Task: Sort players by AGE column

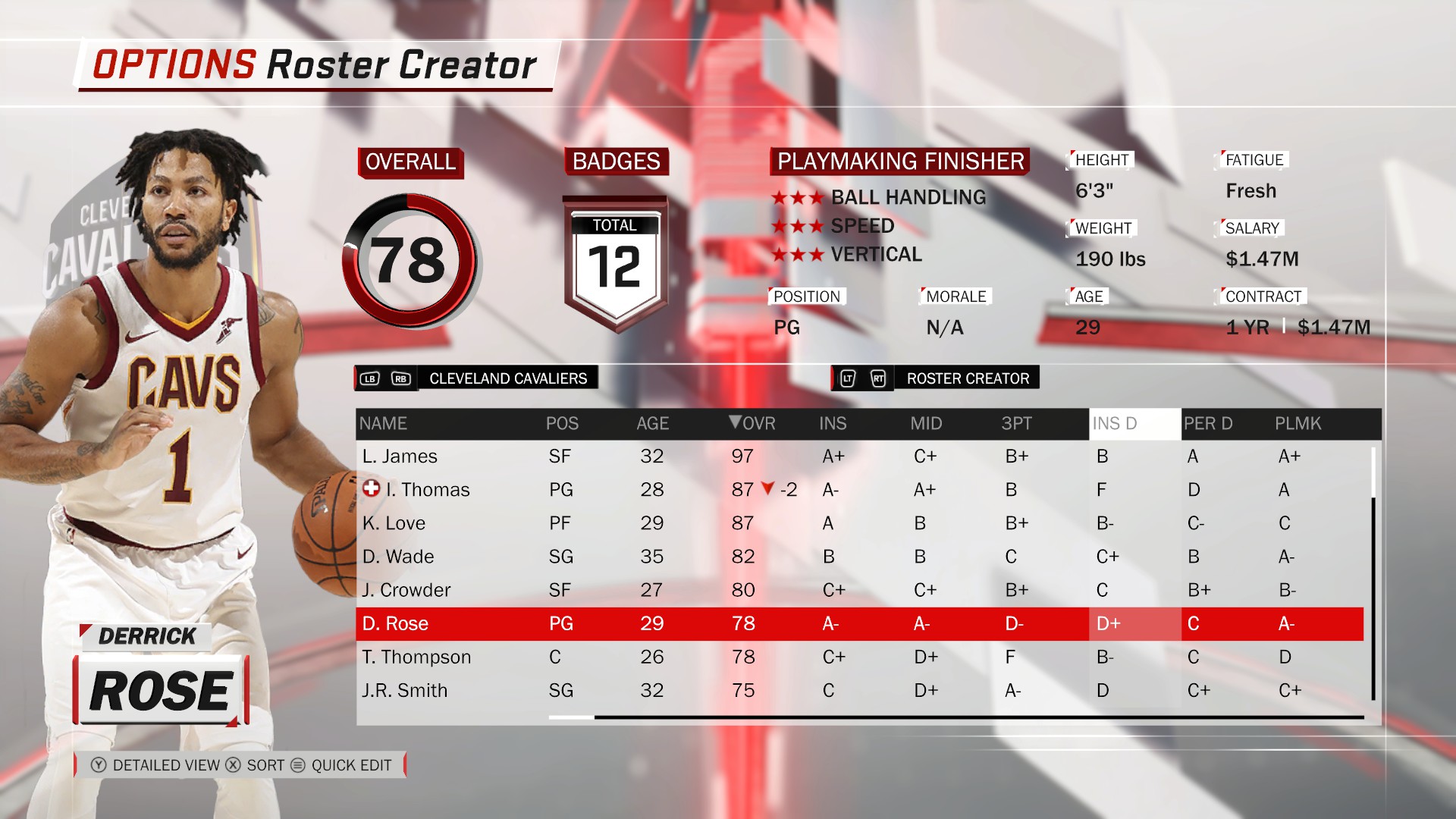Action: pos(652,423)
